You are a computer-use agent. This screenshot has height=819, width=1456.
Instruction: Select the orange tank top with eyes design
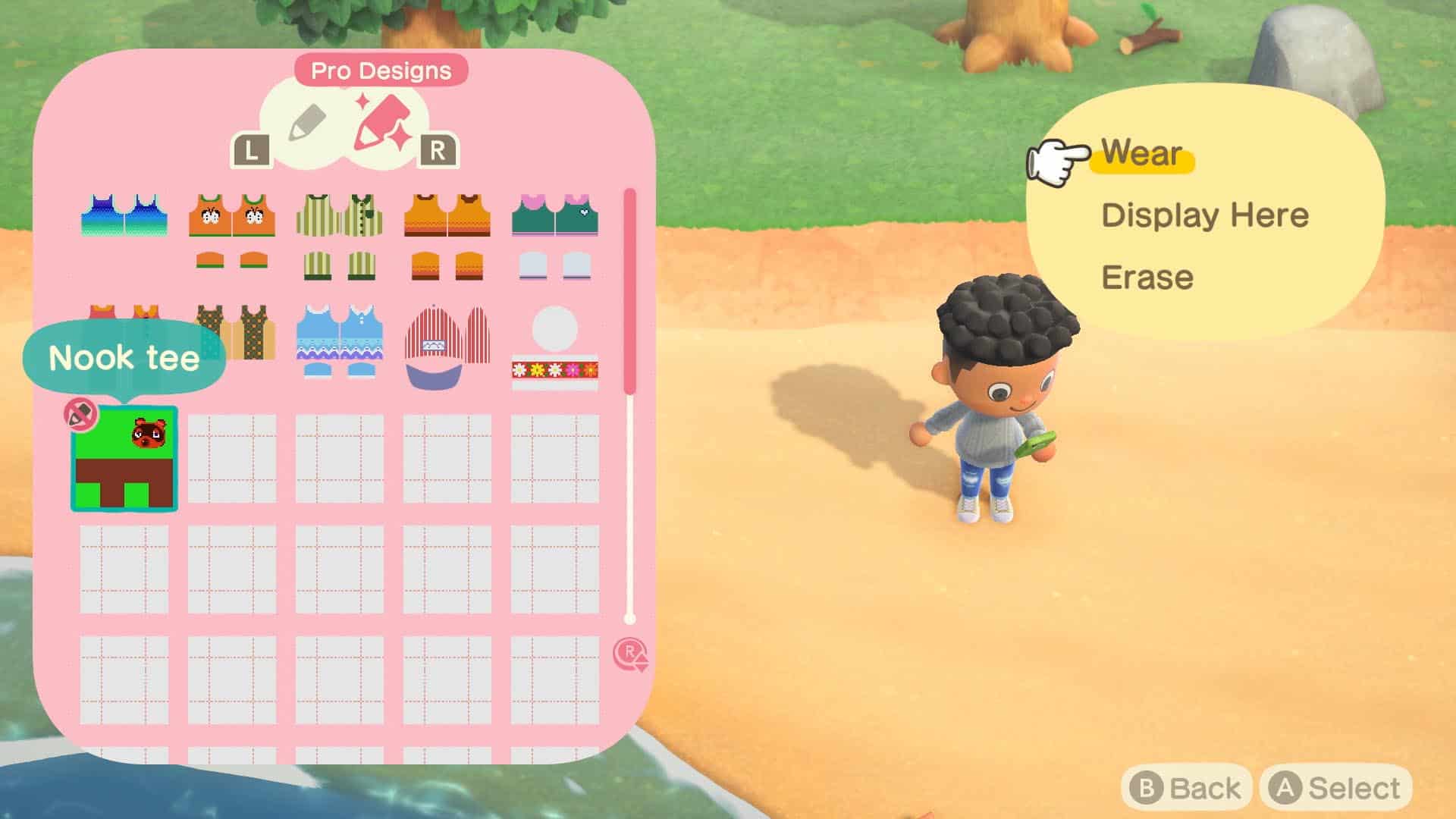point(231,215)
